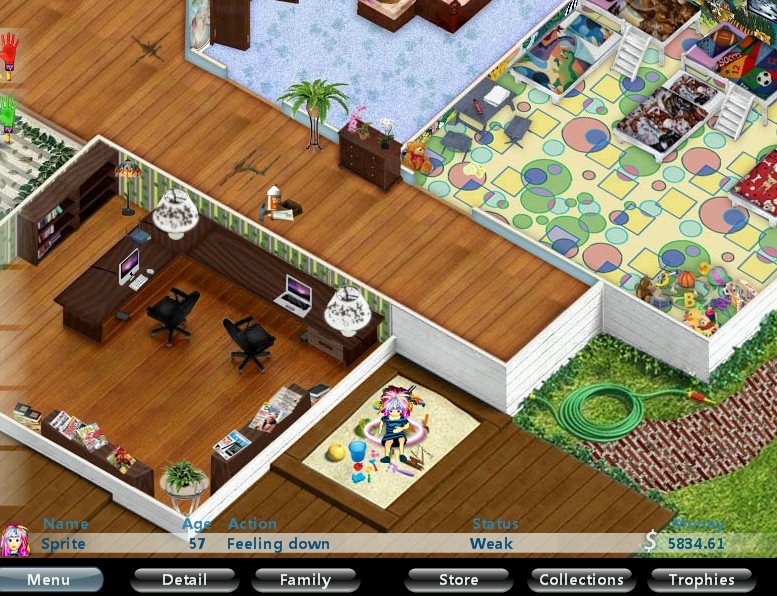
Task: Show the Detail panel
Action: coord(184,580)
